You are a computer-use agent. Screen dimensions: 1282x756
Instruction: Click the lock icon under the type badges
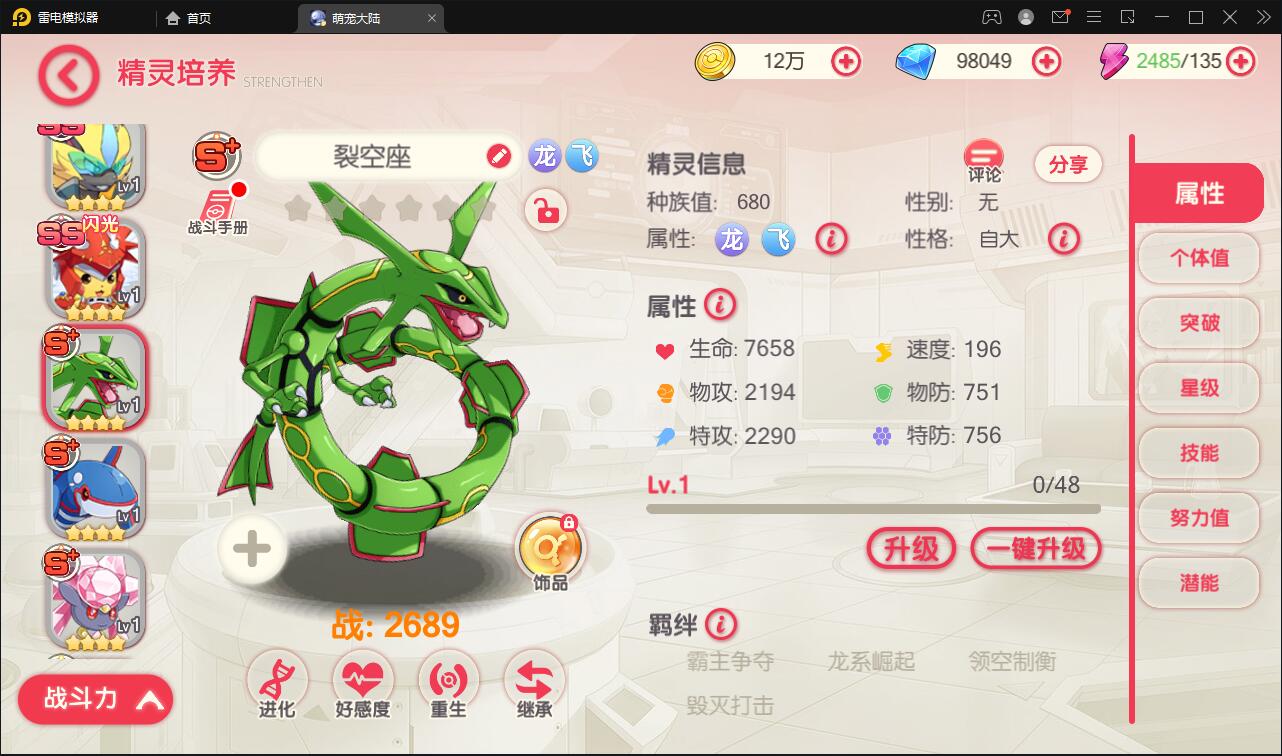click(x=546, y=211)
